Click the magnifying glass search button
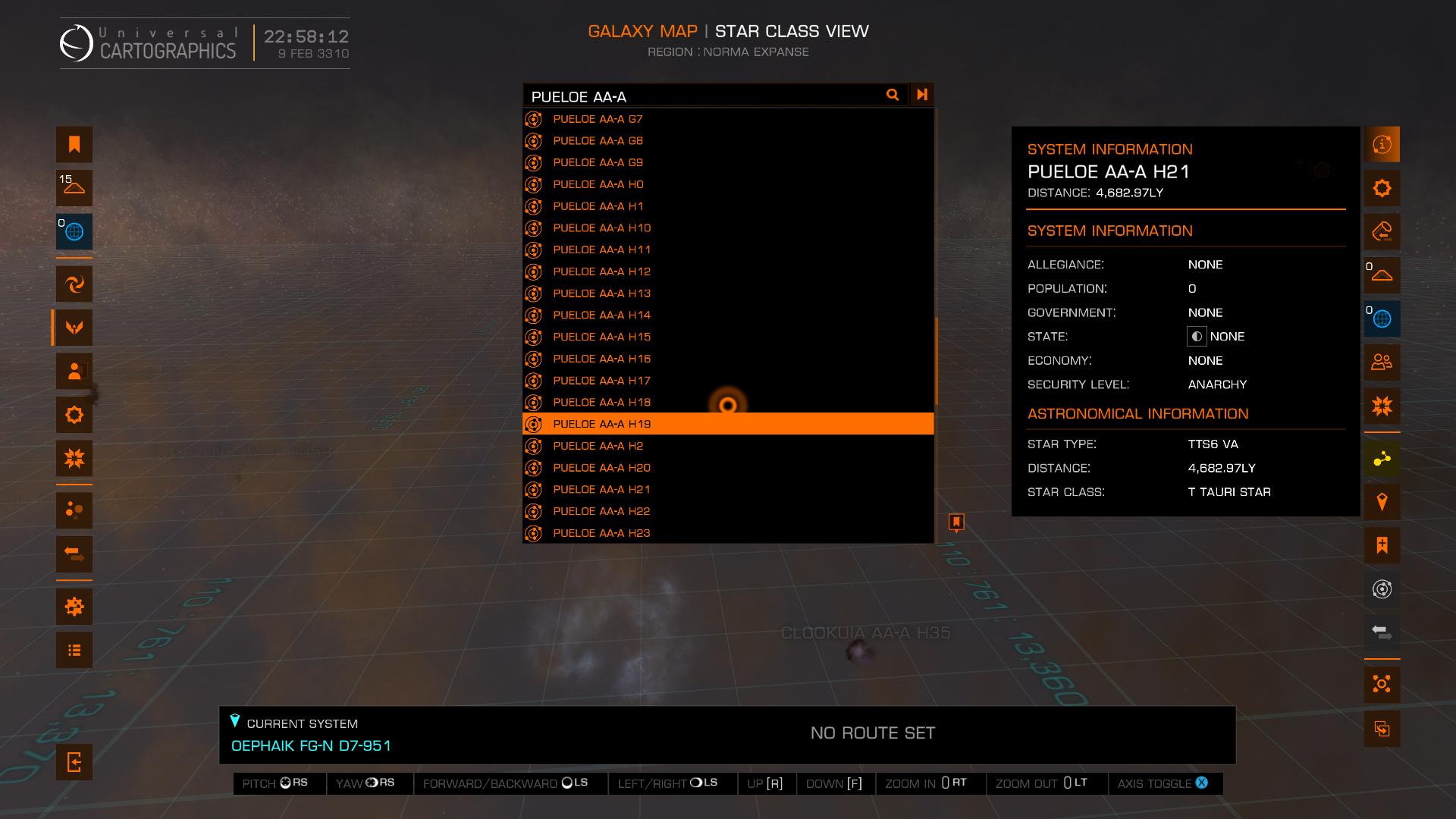This screenshot has height=819, width=1456. tap(893, 95)
